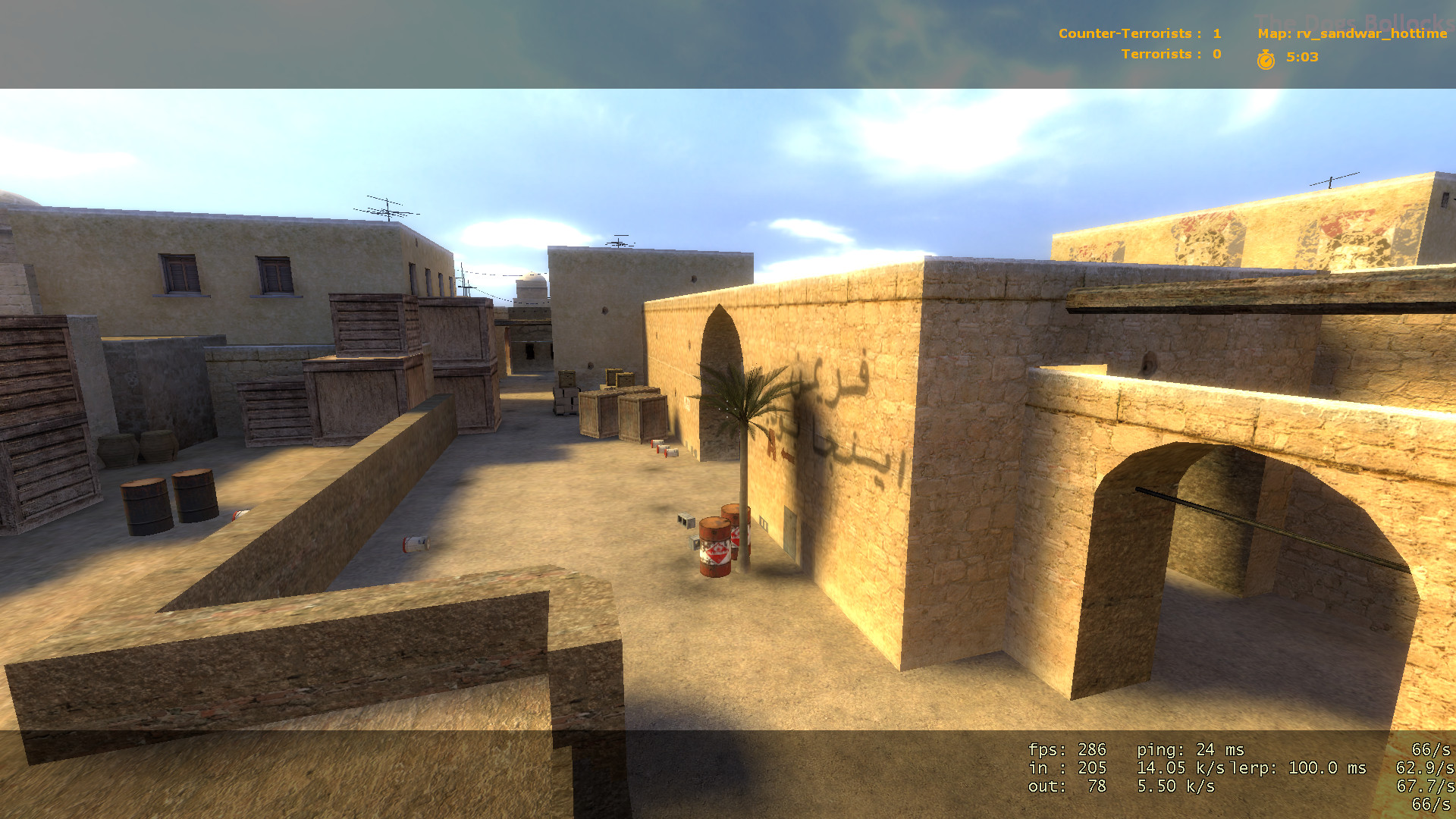Screen dimensions: 1456x819
Task: Click the fps counter in net_graph
Action: click(1065, 749)
